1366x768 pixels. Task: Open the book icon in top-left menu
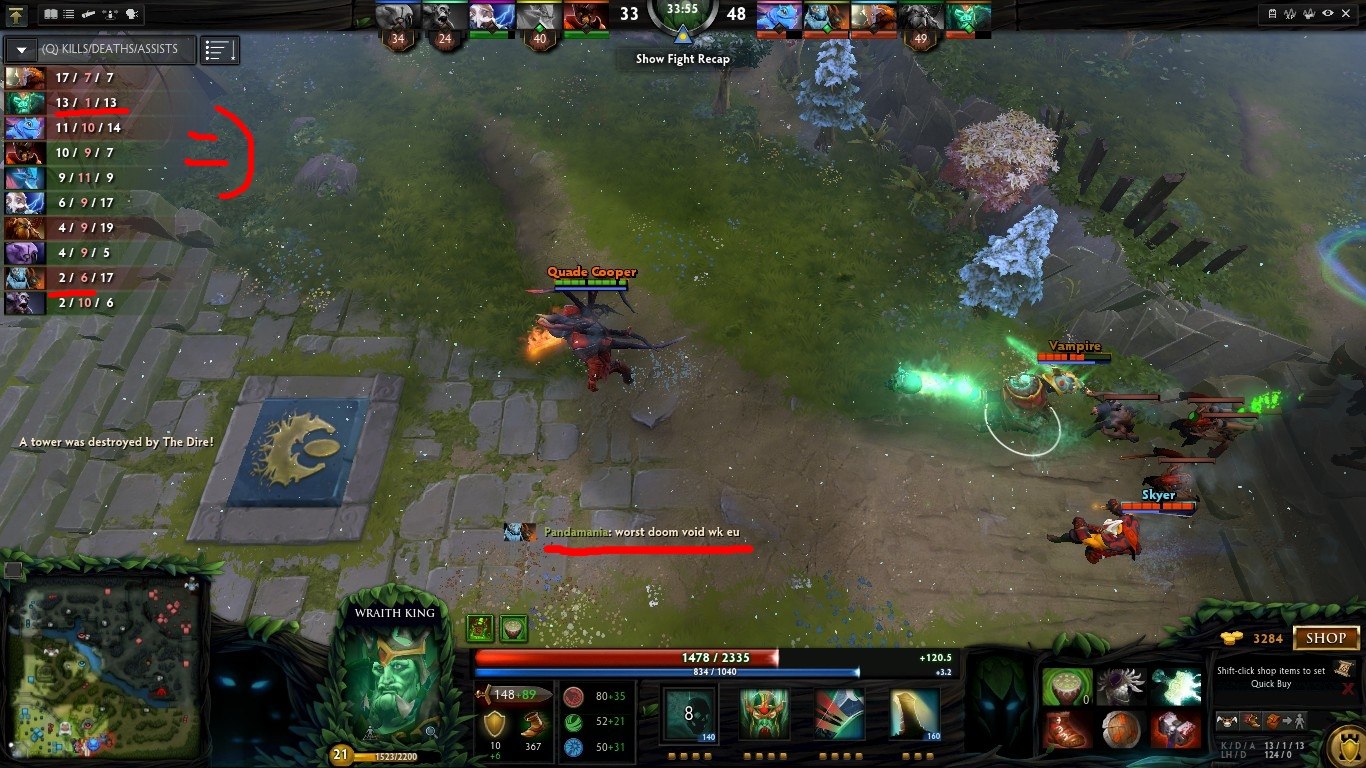click(x=52, y=14)
